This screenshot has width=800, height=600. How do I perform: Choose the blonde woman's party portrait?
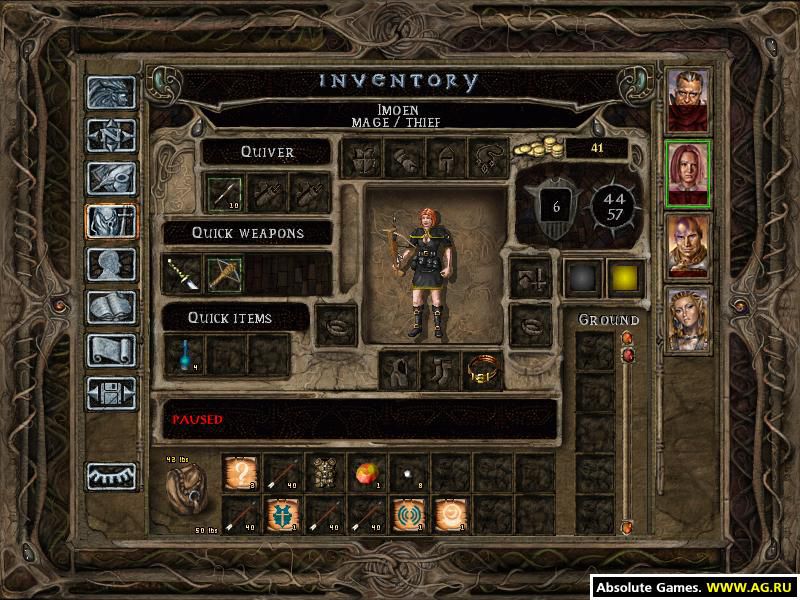coord(688,319)
